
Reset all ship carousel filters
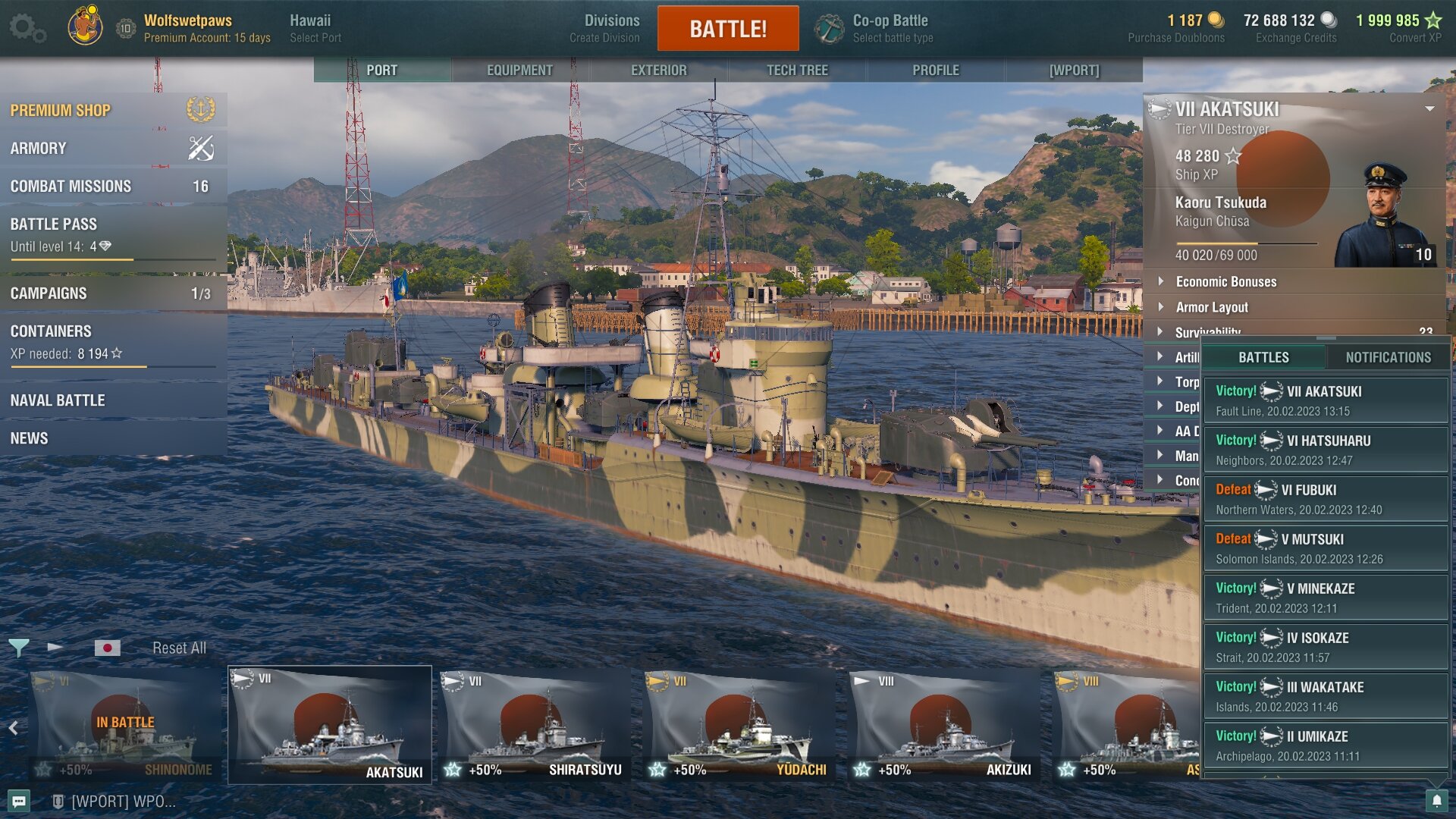[x=179, y=648]
